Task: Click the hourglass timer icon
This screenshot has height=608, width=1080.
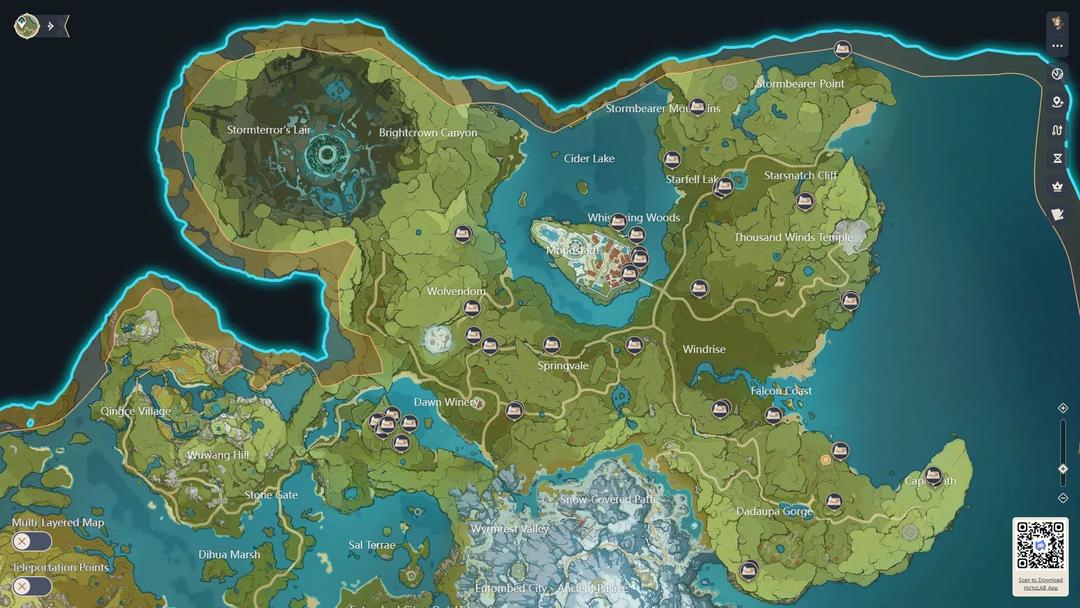Action: click(1057, 158)
